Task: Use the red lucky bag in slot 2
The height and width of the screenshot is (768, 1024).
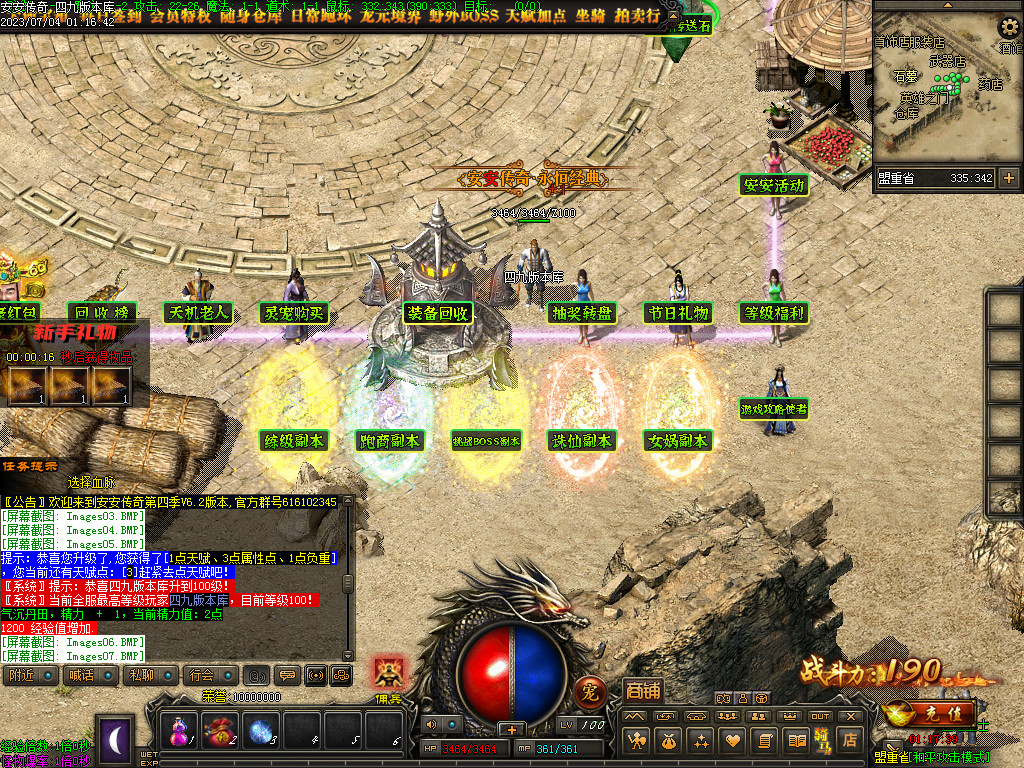Action: click(221, 730)
